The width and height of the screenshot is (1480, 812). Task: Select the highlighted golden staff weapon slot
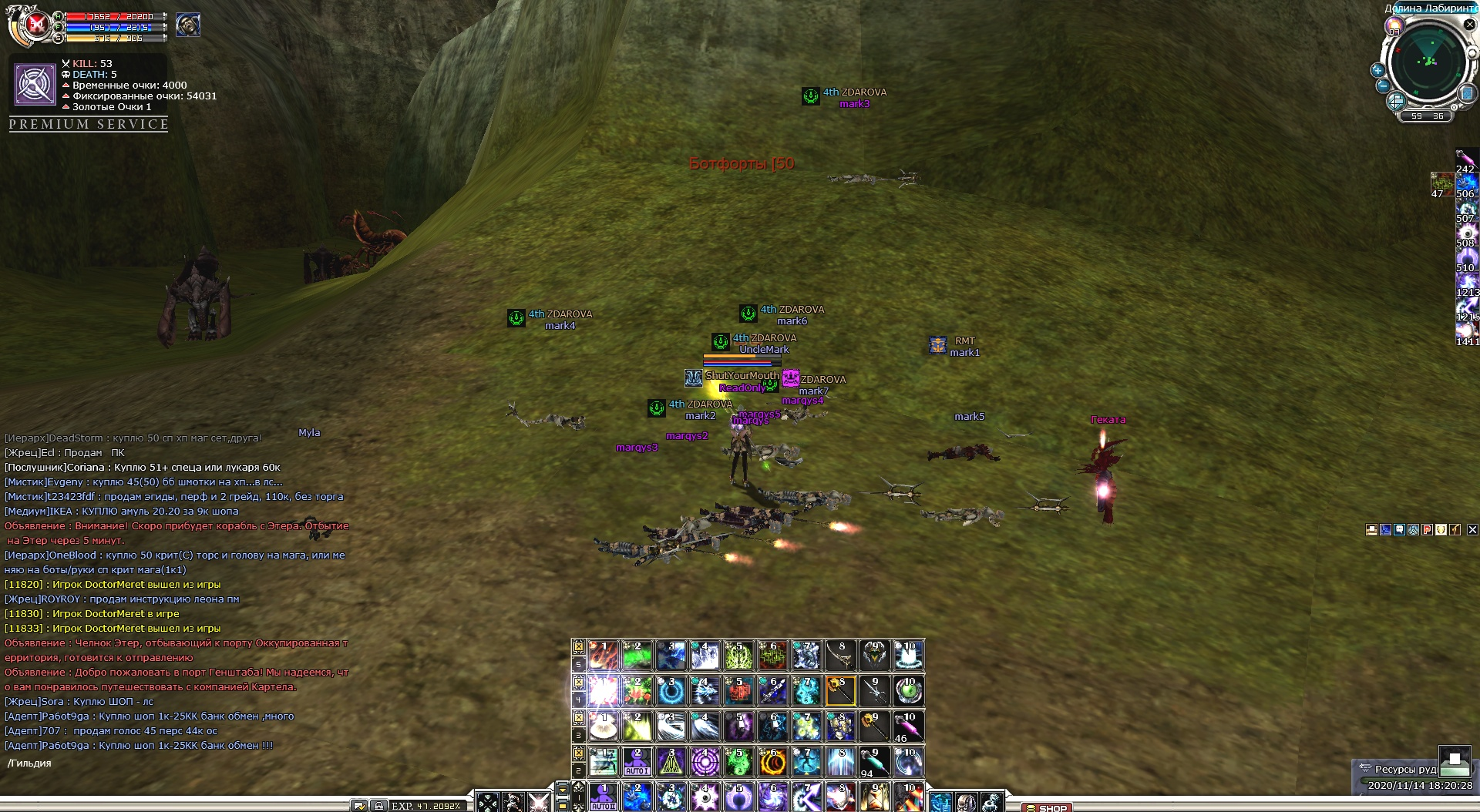(x=840, y=690)
